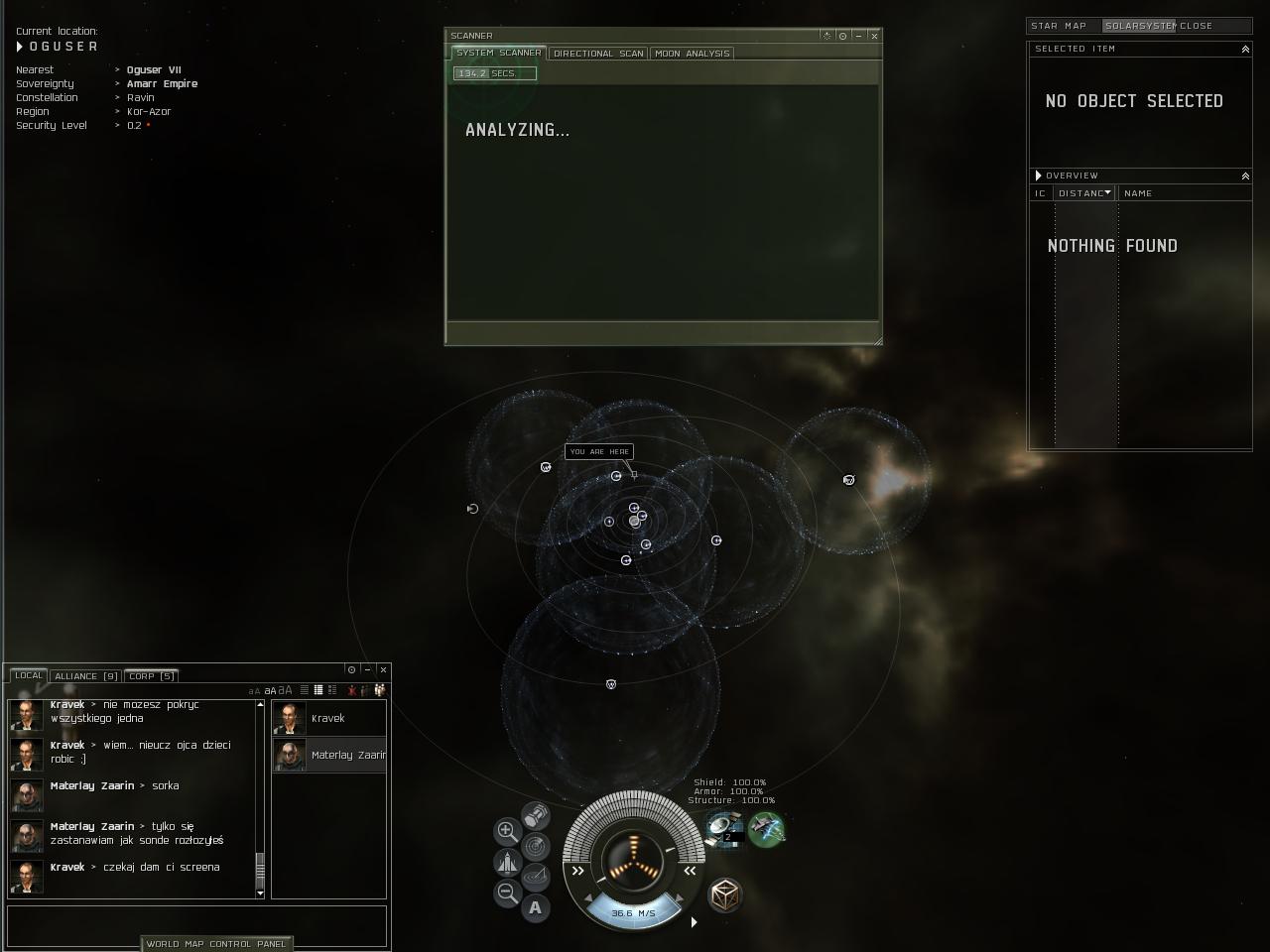Close the map view
This screenshot has height=952, width=1270.
tap(1196, 26)
